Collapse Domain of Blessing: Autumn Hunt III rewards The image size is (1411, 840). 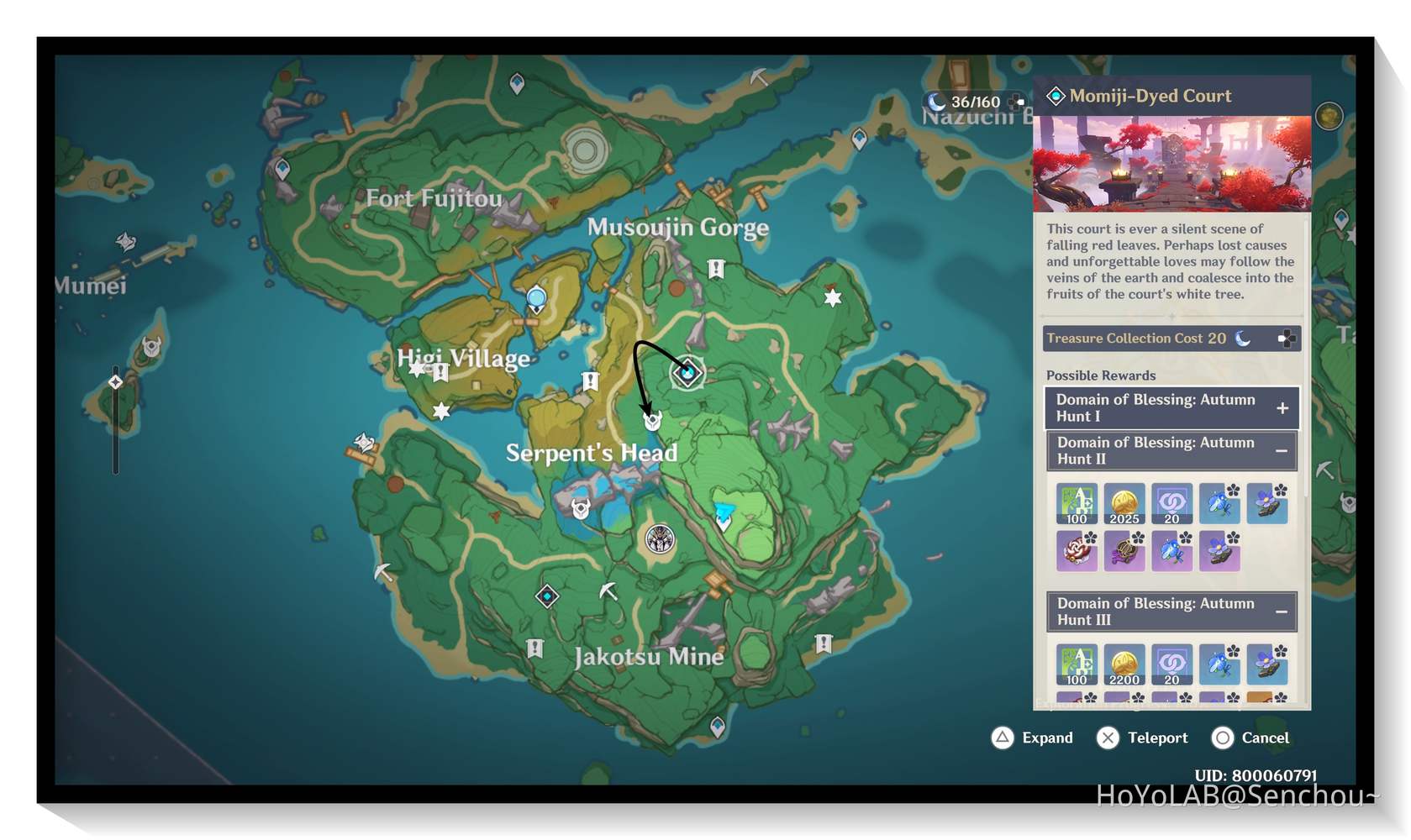click(1282, 612)
